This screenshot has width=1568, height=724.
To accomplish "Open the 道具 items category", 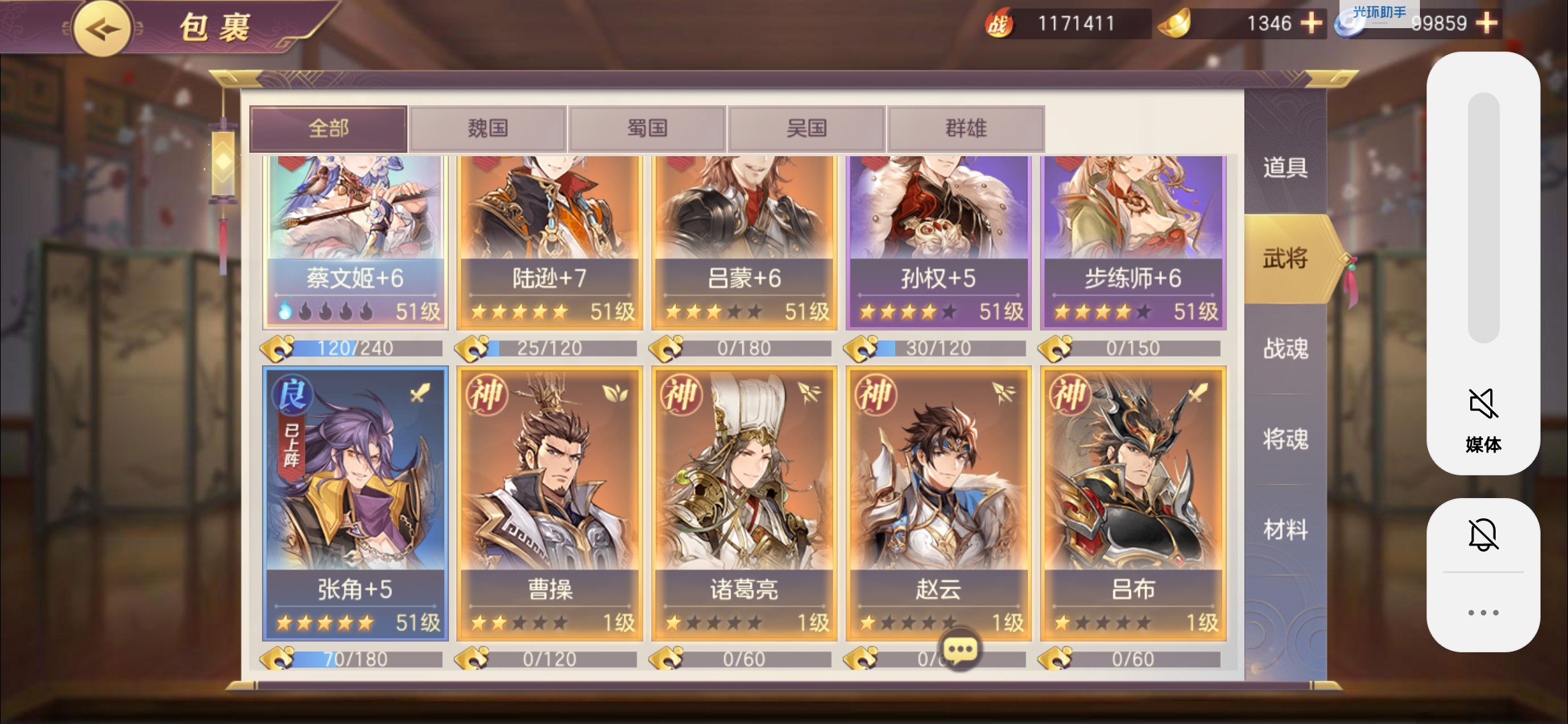I will click(x=1285, y=168).
